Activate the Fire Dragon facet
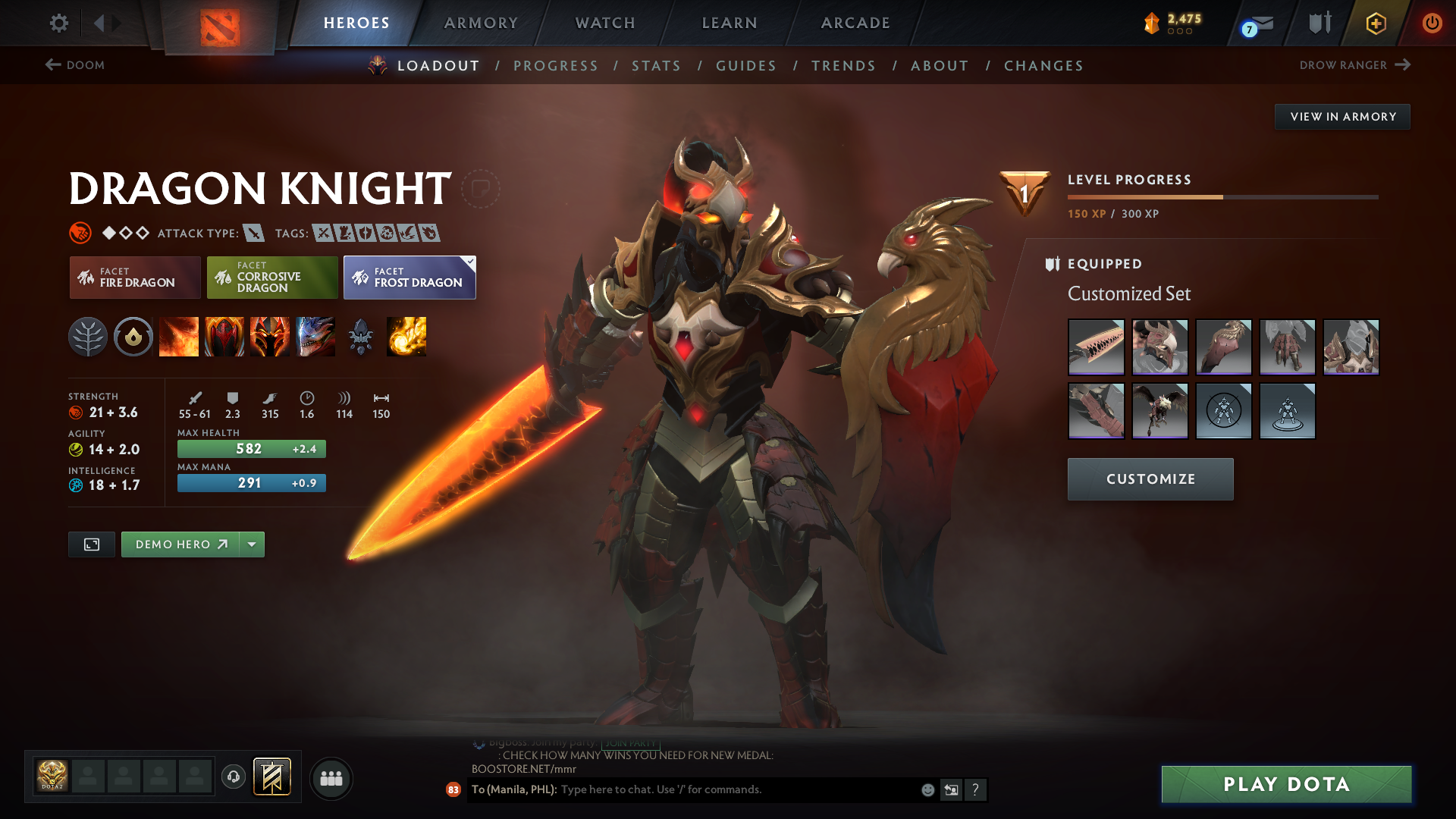1456x819 pixels. tap(134, 278)
